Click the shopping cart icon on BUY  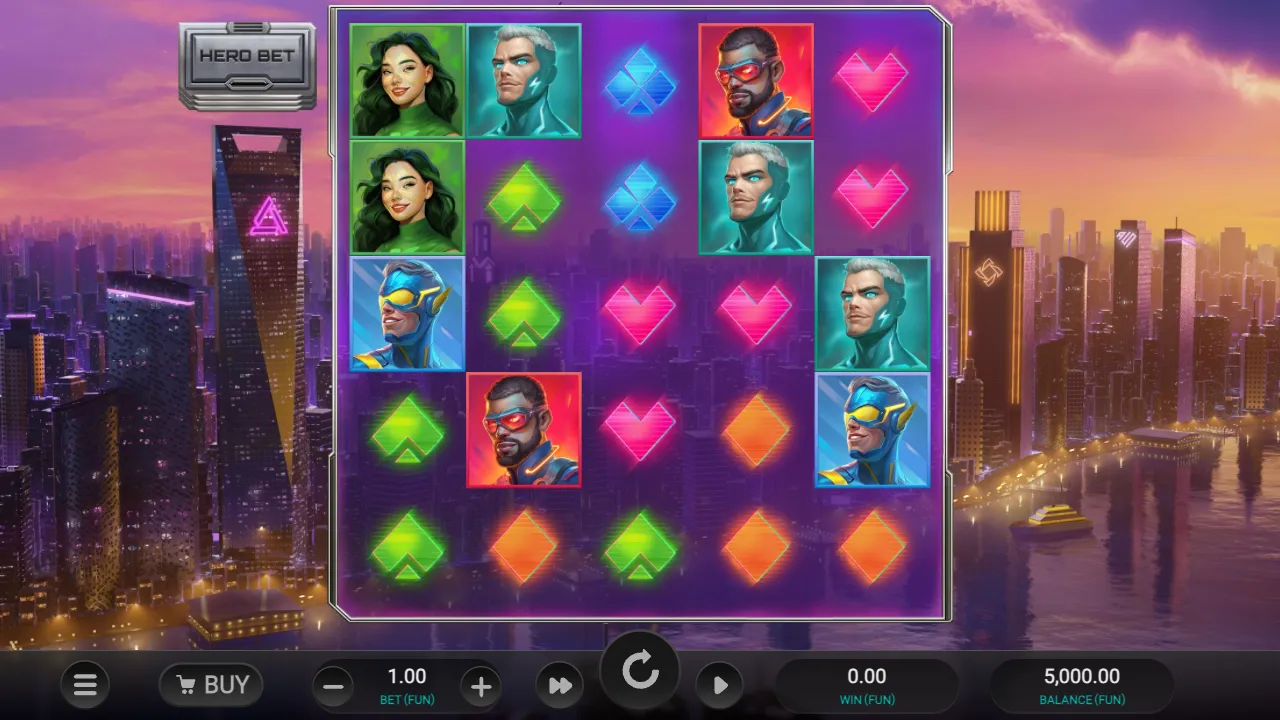tap(187, 684)
